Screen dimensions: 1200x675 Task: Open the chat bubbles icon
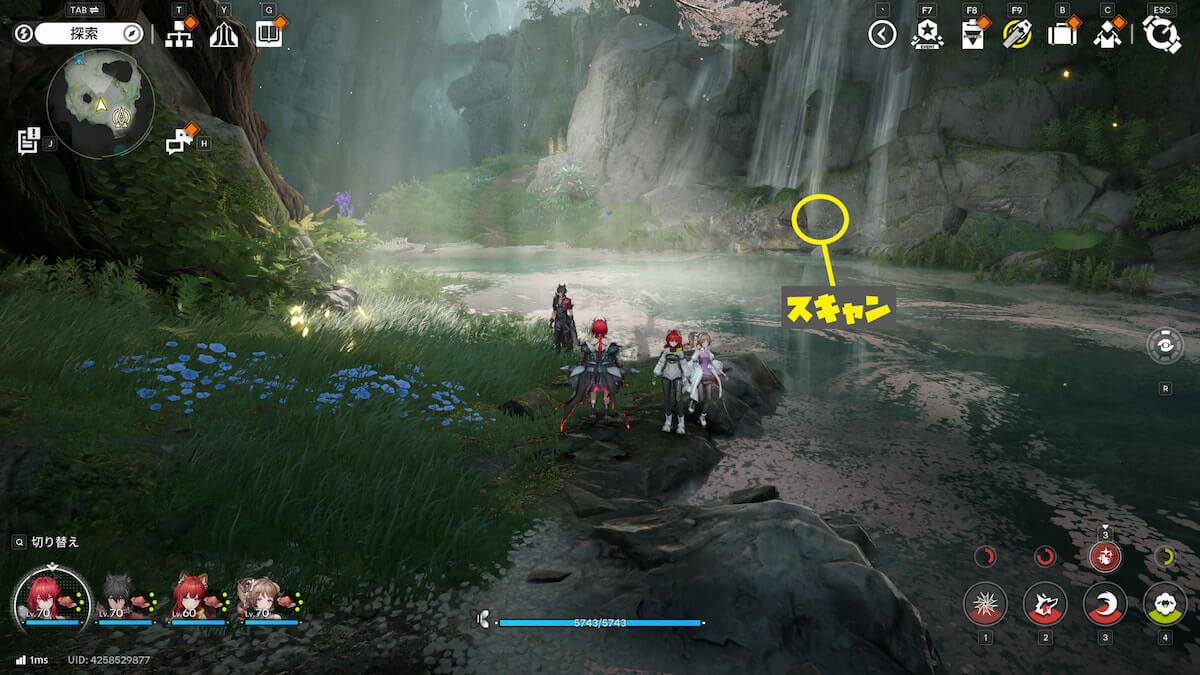pyautogui.click(x=179, y=141)
